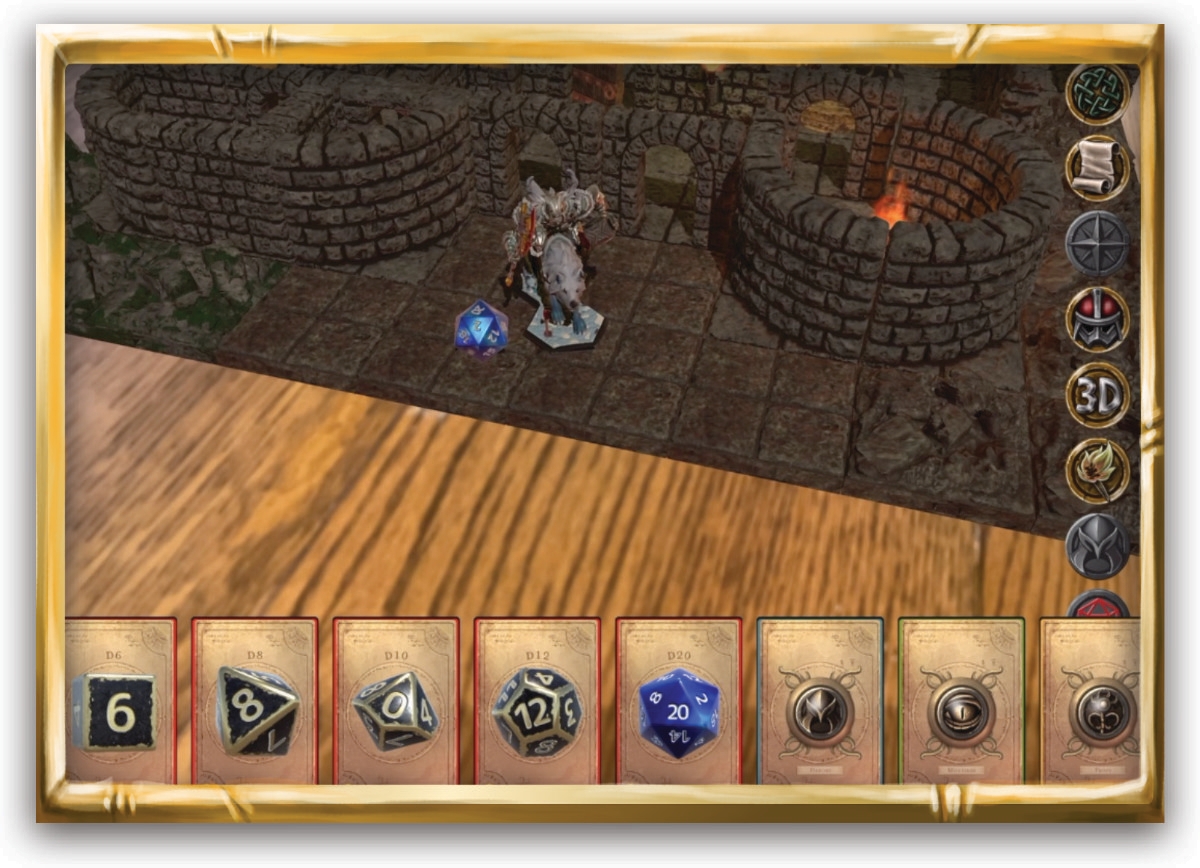Pick the D10 dice card
The width and height of the screenshot is (1200, 868).
pos(396,700)
